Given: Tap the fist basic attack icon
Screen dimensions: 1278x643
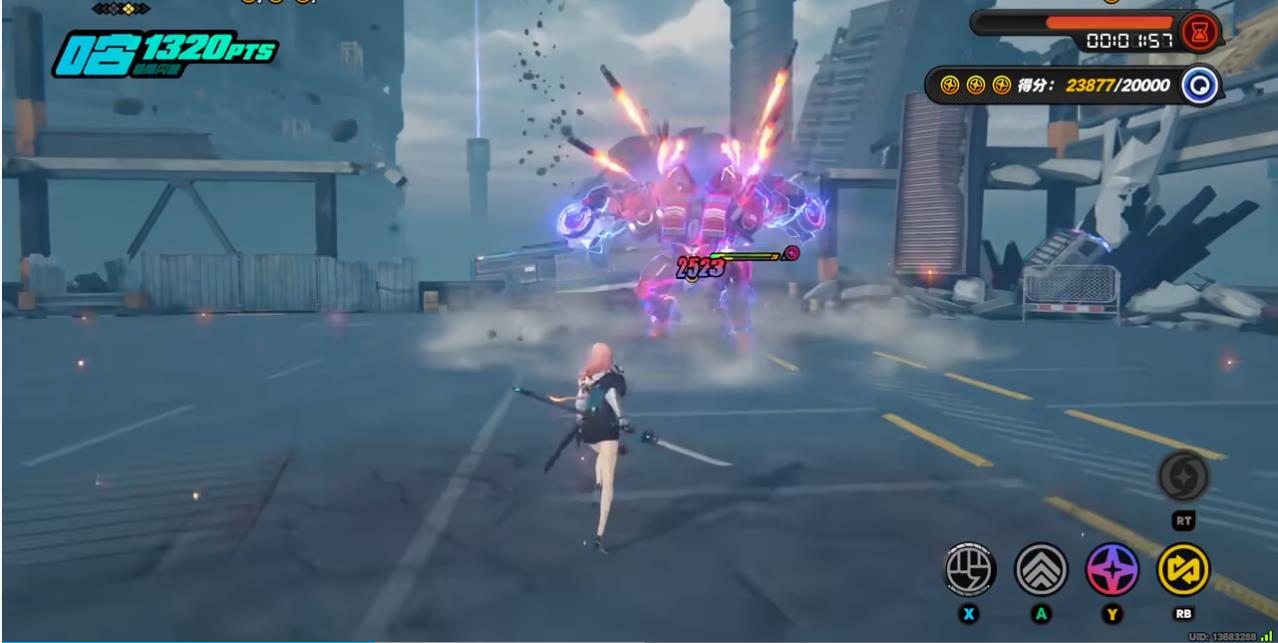Looking at the screenshot, I should pos(970,569).
